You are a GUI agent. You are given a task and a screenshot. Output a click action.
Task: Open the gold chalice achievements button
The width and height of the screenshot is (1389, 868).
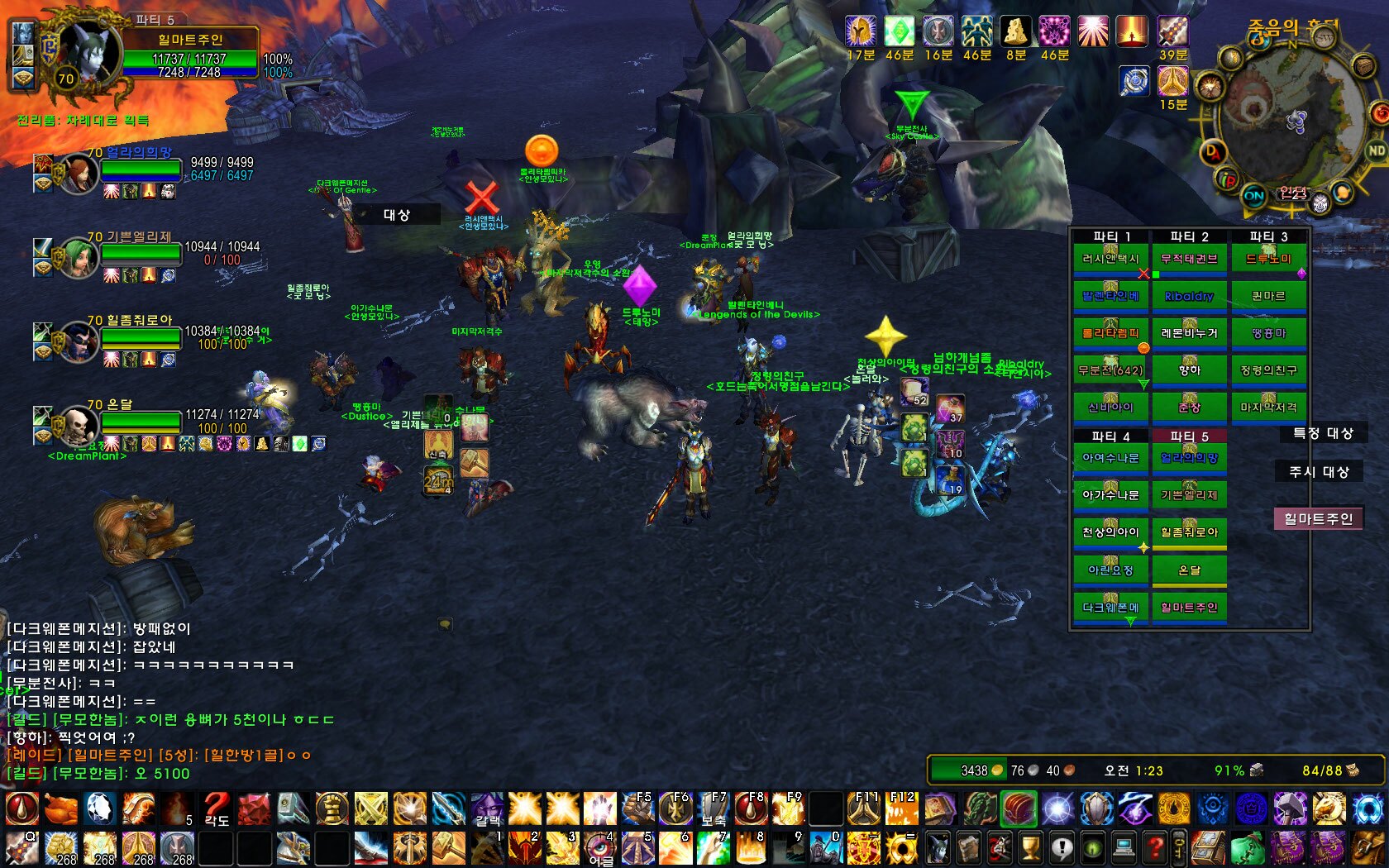pos(1030,849)
